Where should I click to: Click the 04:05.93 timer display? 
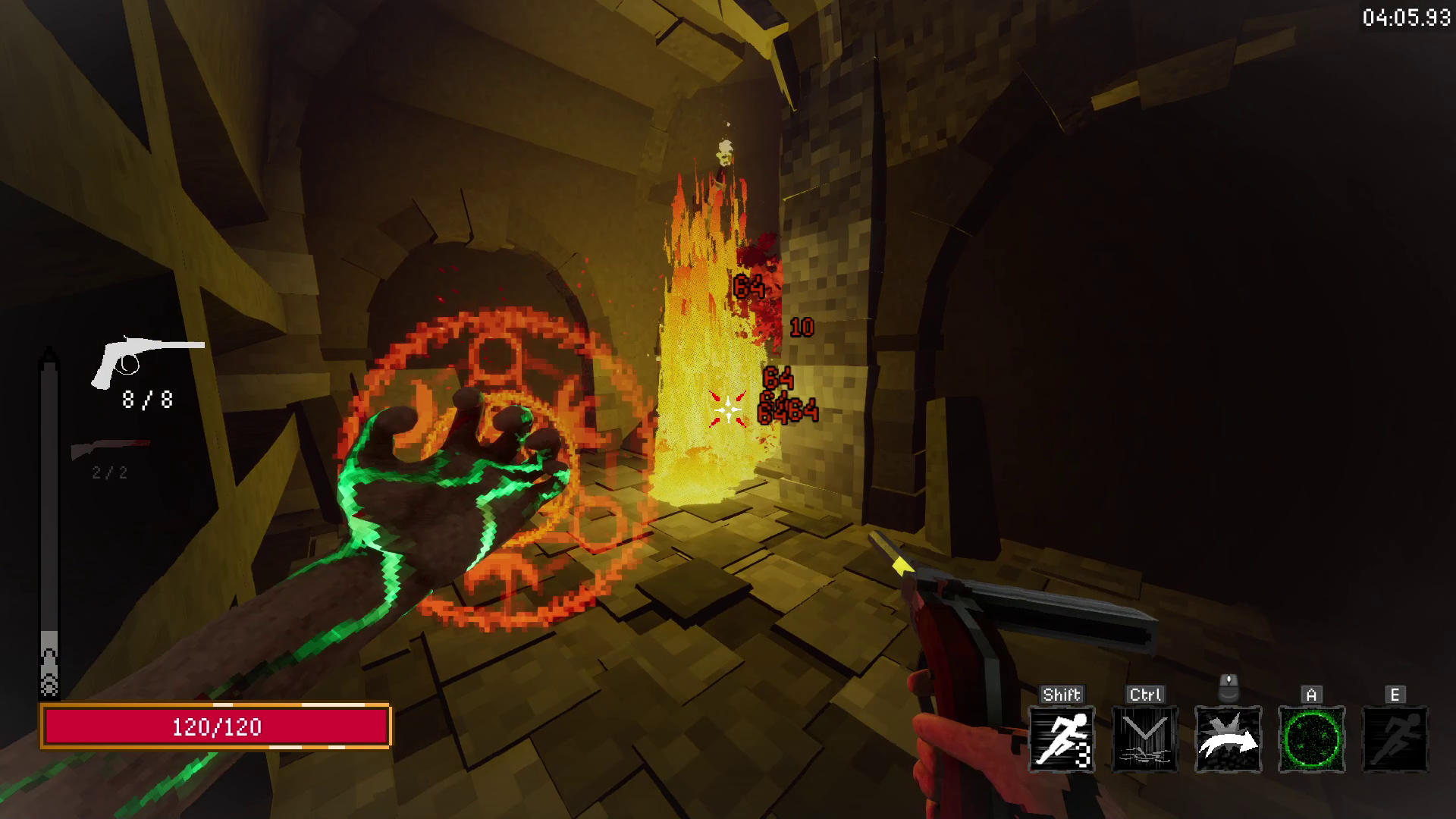tap(1407, 15)
